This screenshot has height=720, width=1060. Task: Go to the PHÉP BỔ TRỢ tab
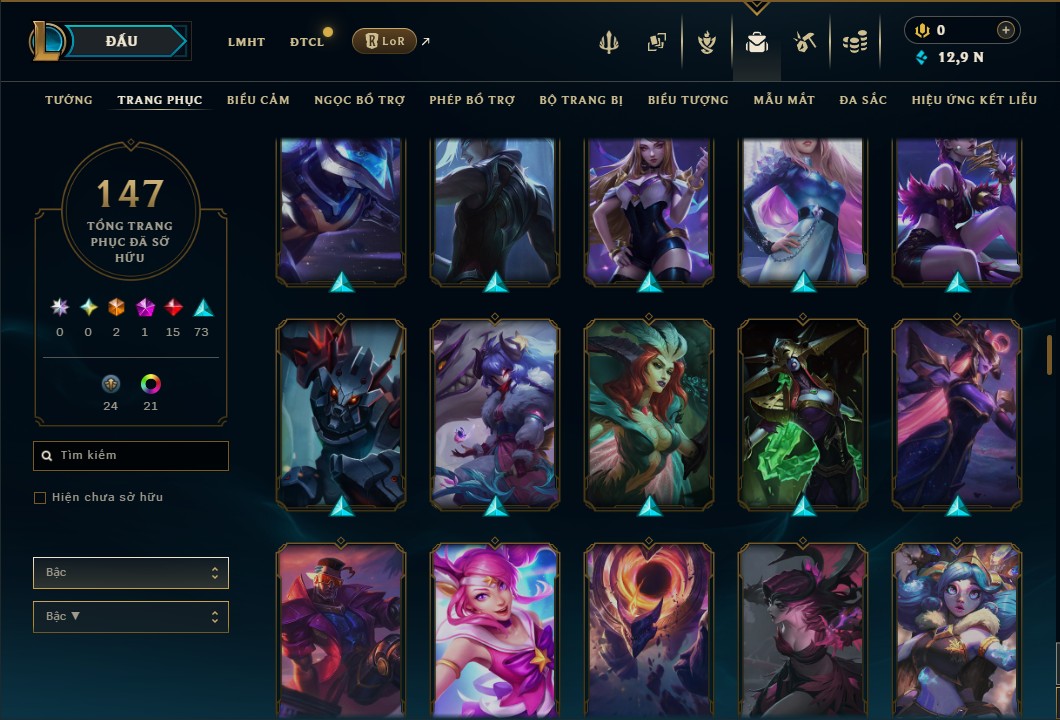tap(472, 100)
